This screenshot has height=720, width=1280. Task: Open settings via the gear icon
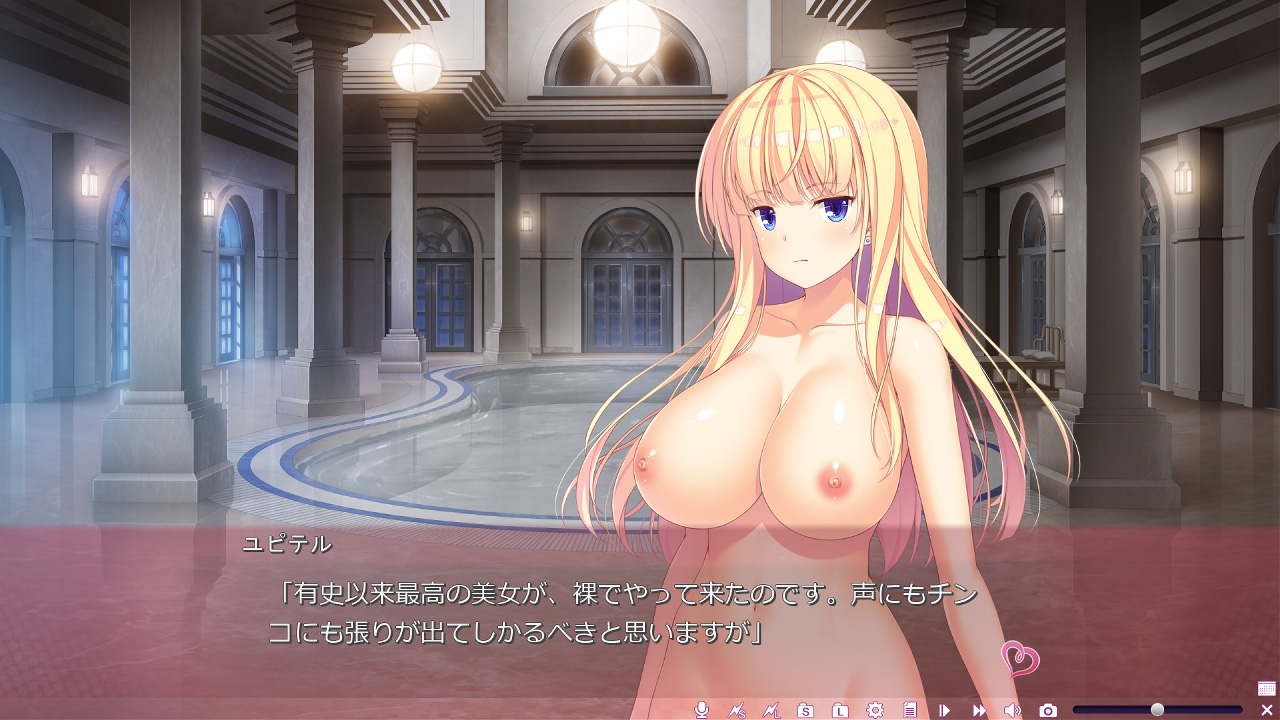(x=875, y=710)
